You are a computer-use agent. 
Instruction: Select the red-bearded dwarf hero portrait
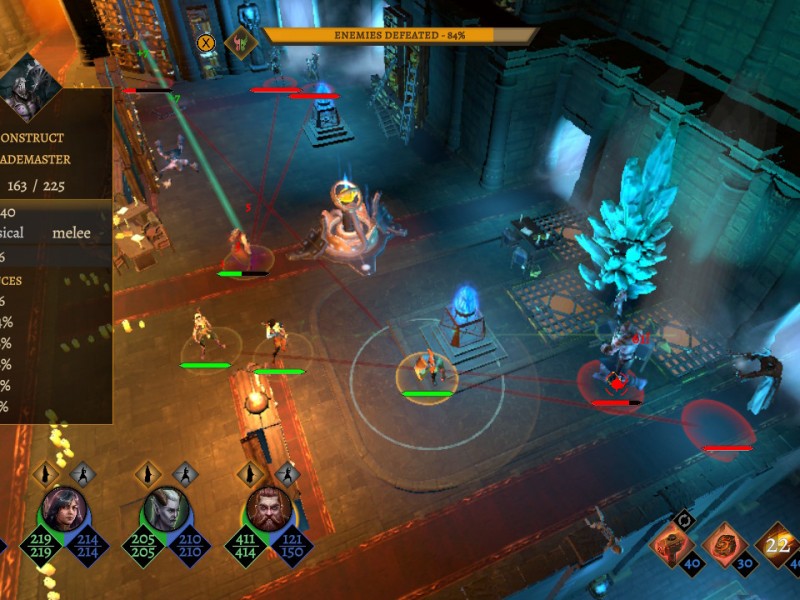point(268,510)
